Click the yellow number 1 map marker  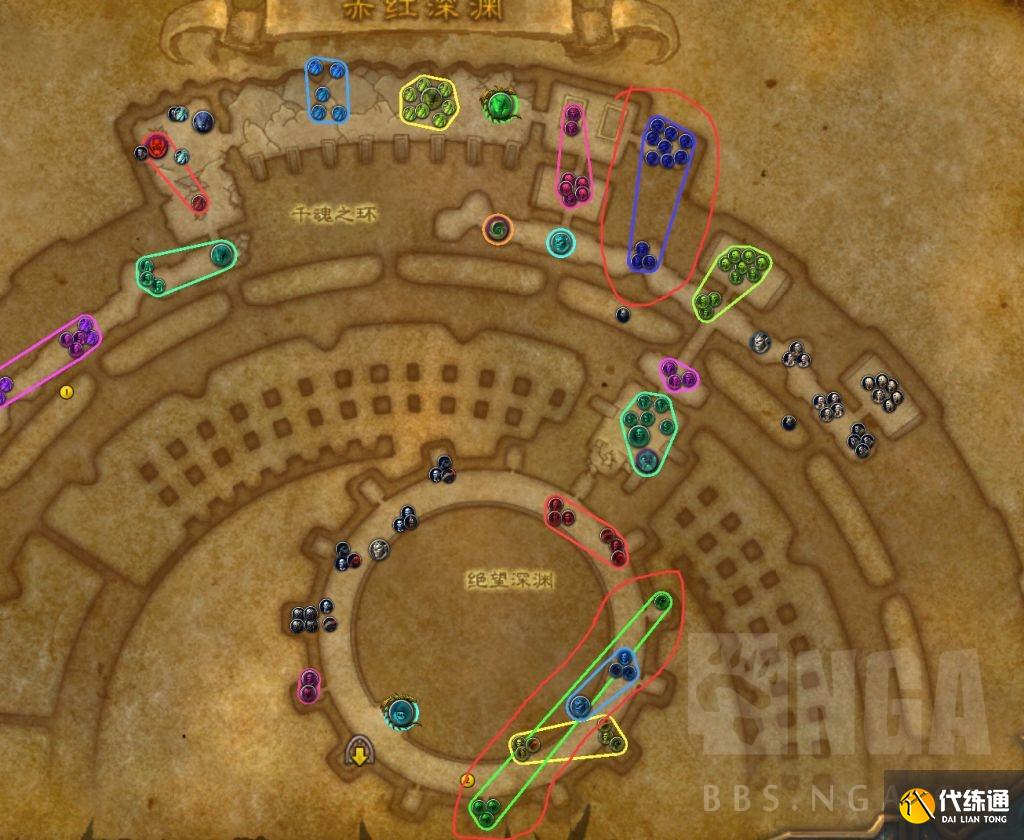(67, 391)
